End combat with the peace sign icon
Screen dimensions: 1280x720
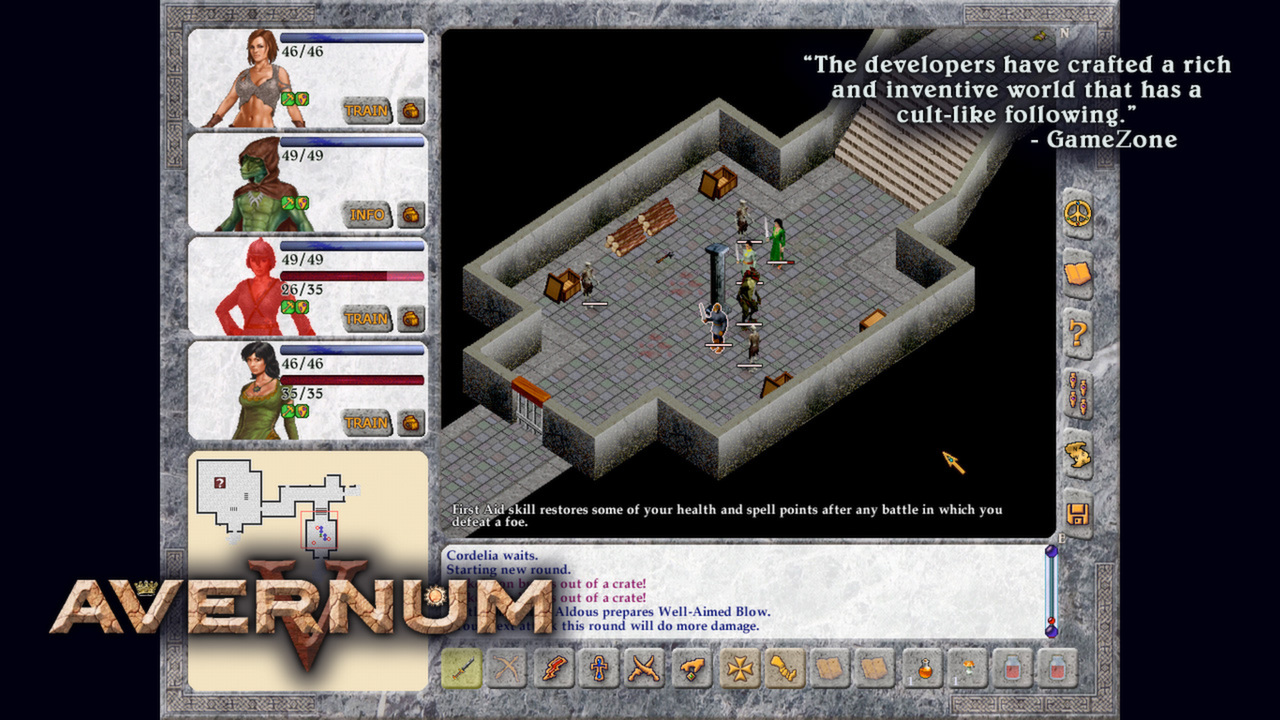[x=1077, y=214]
